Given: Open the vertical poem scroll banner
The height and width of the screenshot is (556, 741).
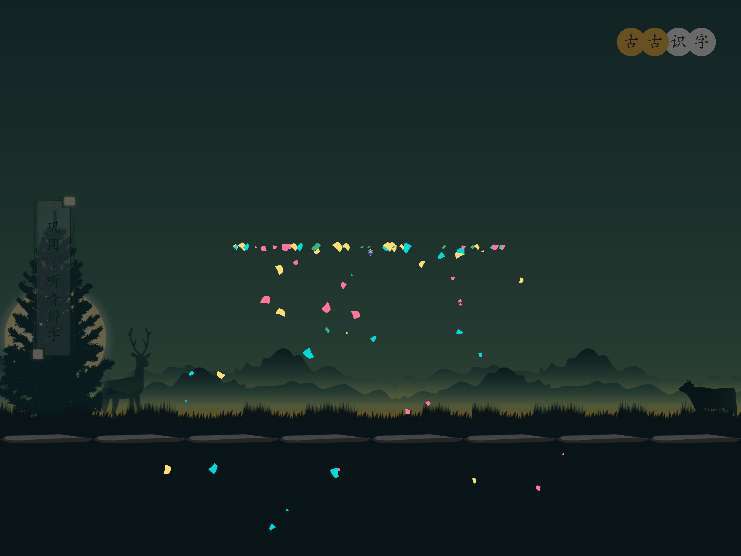Looking at the screenshot, I should pyautogui.click(x=53, y=278).
